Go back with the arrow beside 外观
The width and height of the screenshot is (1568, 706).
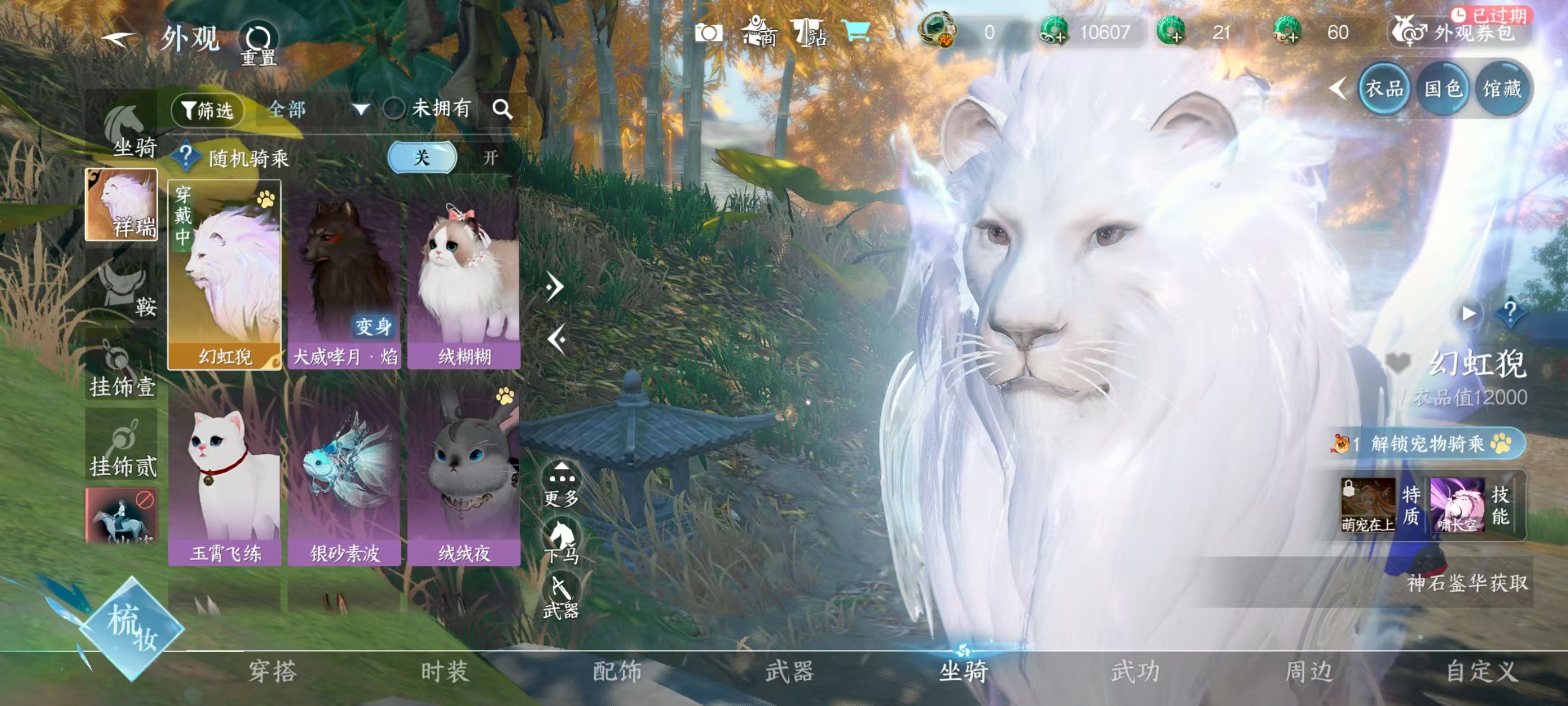pos(119,40)
